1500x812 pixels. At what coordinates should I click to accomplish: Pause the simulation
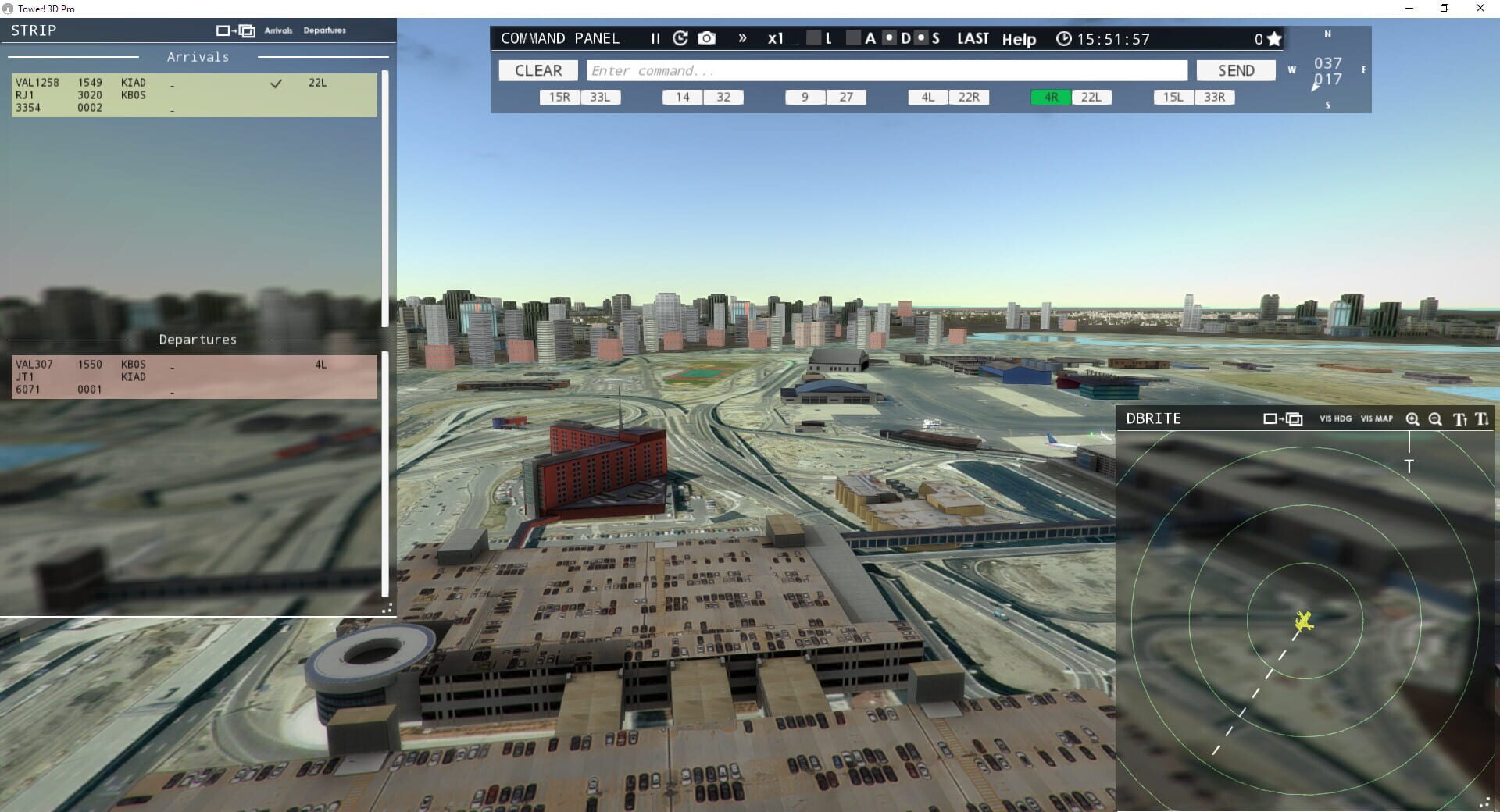point(655,37)
